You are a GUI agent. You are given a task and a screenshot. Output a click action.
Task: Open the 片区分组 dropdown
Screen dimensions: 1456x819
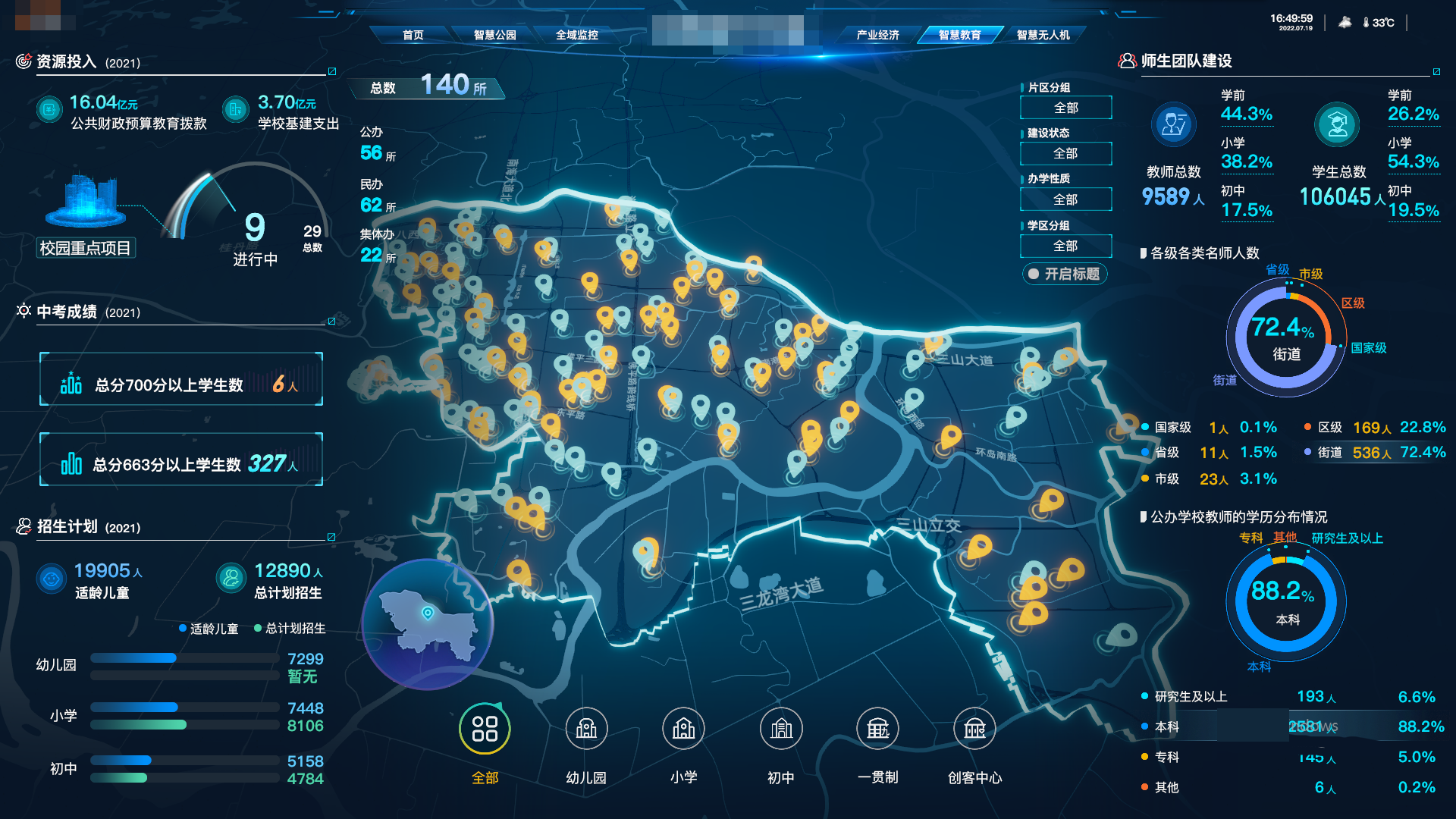[x=1065, y=108]
